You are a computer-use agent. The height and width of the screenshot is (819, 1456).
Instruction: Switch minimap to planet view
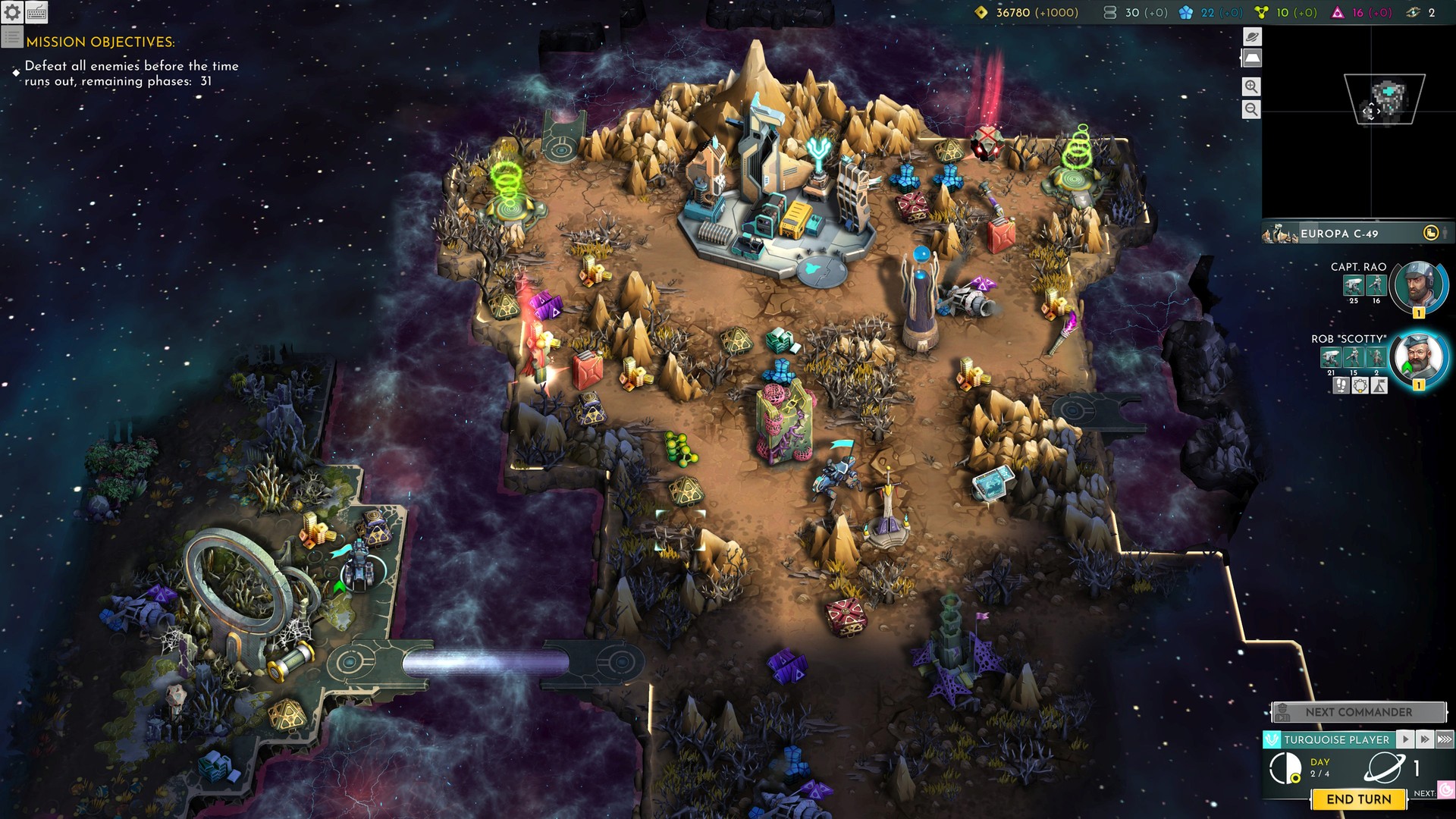coord(1251,36)
